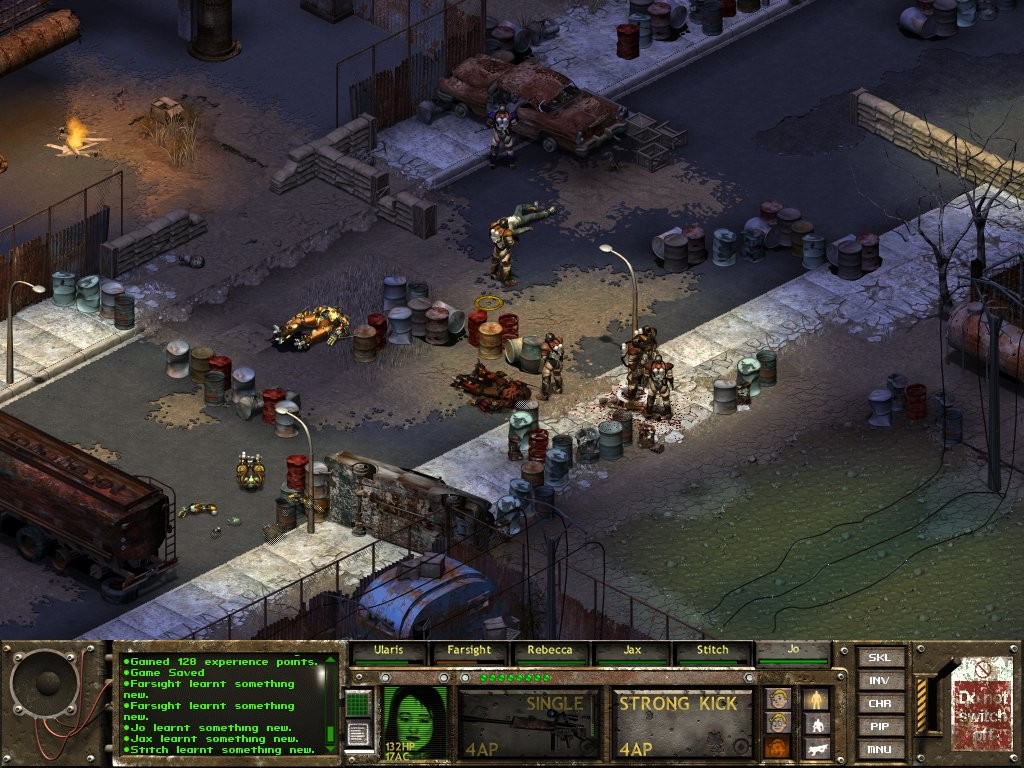Open the MNU game menu

coord(880,749)
